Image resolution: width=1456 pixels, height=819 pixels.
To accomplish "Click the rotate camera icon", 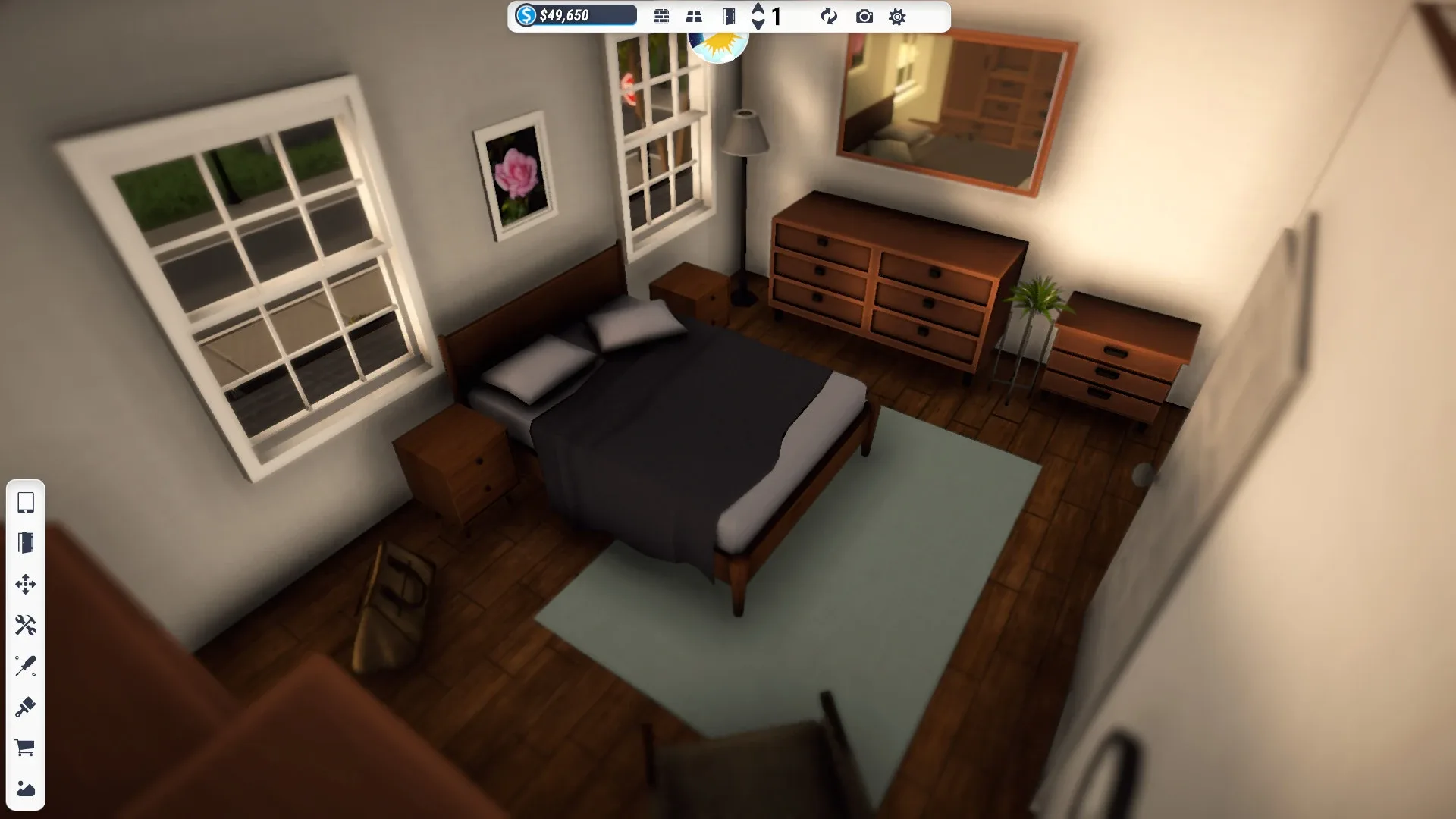I will point(829,16).
